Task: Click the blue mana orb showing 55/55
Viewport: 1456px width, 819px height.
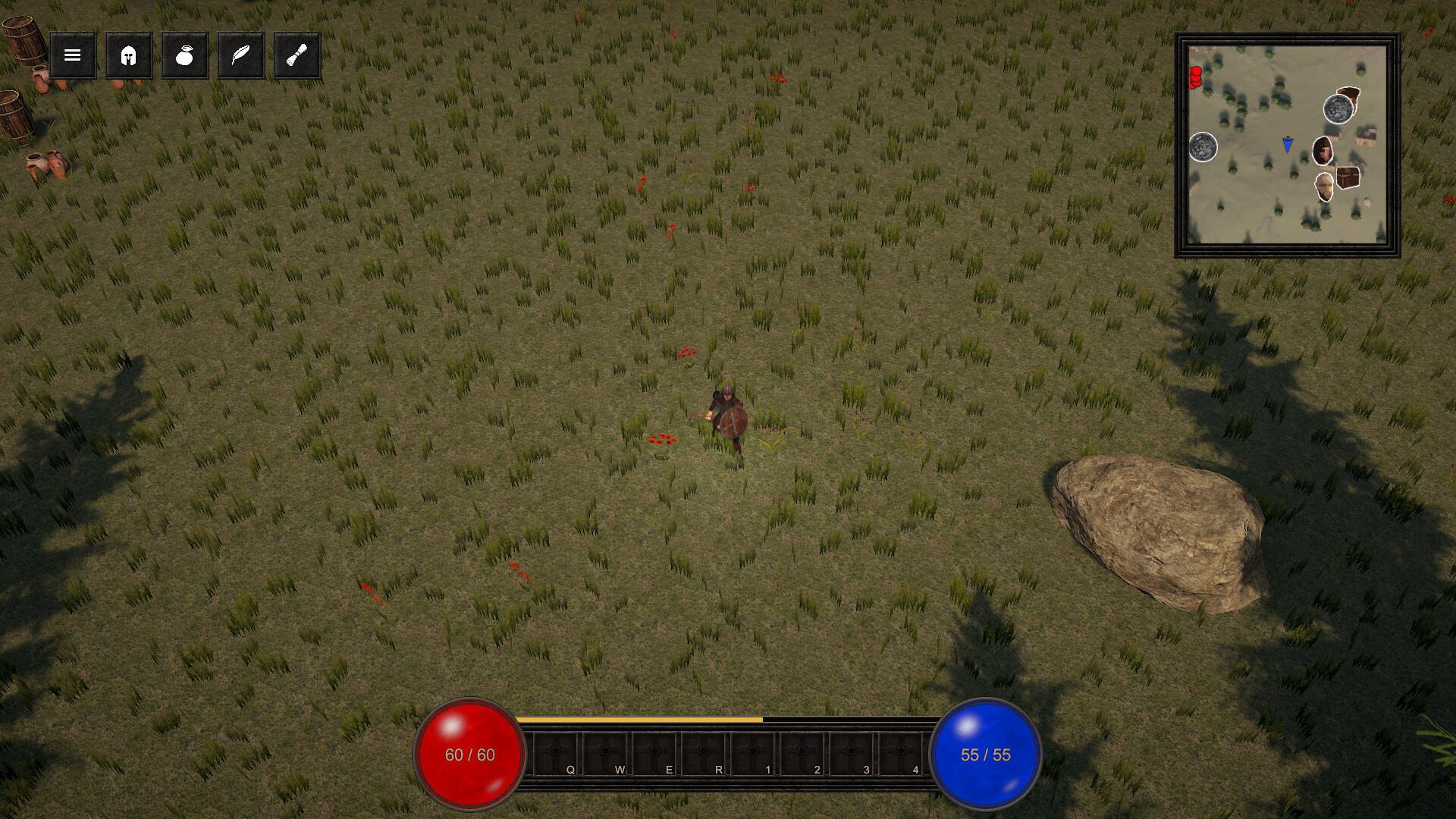Action: point(986,755)
